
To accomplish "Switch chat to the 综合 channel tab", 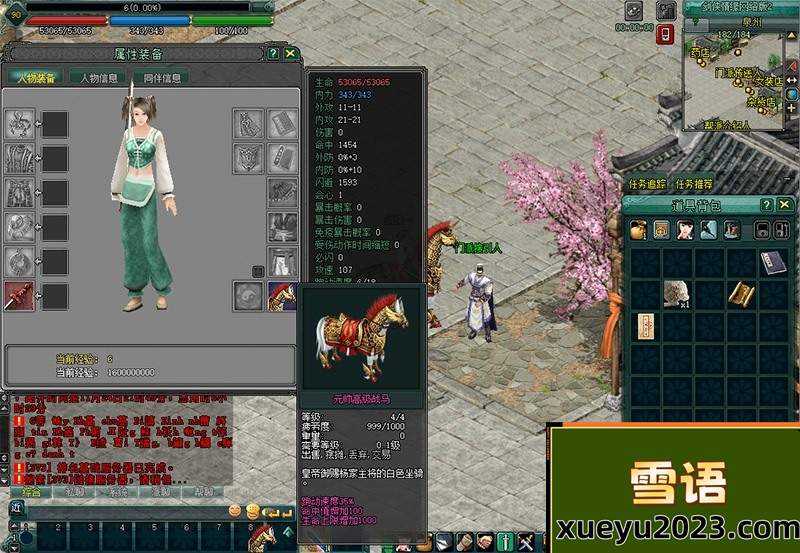I will click(32, 492).
